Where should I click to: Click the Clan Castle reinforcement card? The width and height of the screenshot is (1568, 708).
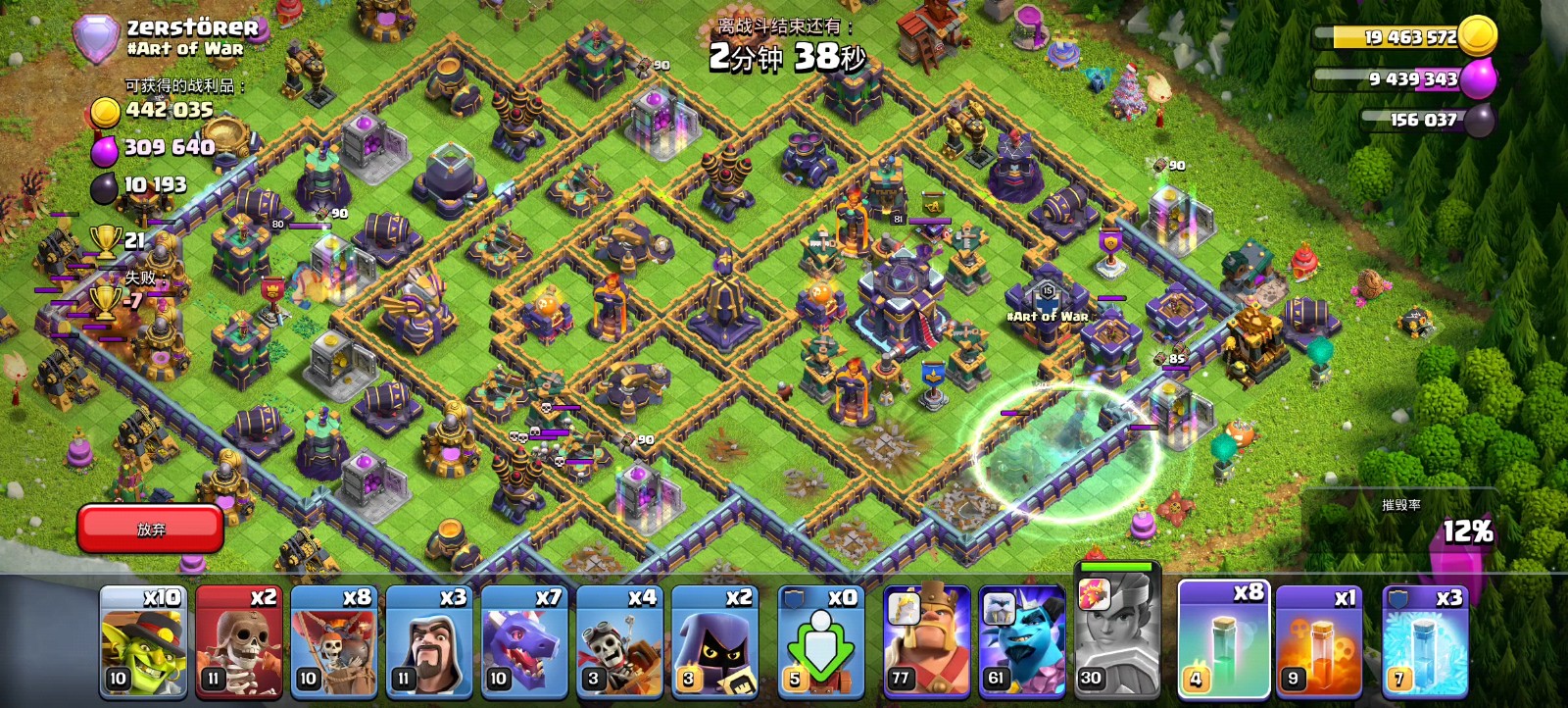point(821,642)
